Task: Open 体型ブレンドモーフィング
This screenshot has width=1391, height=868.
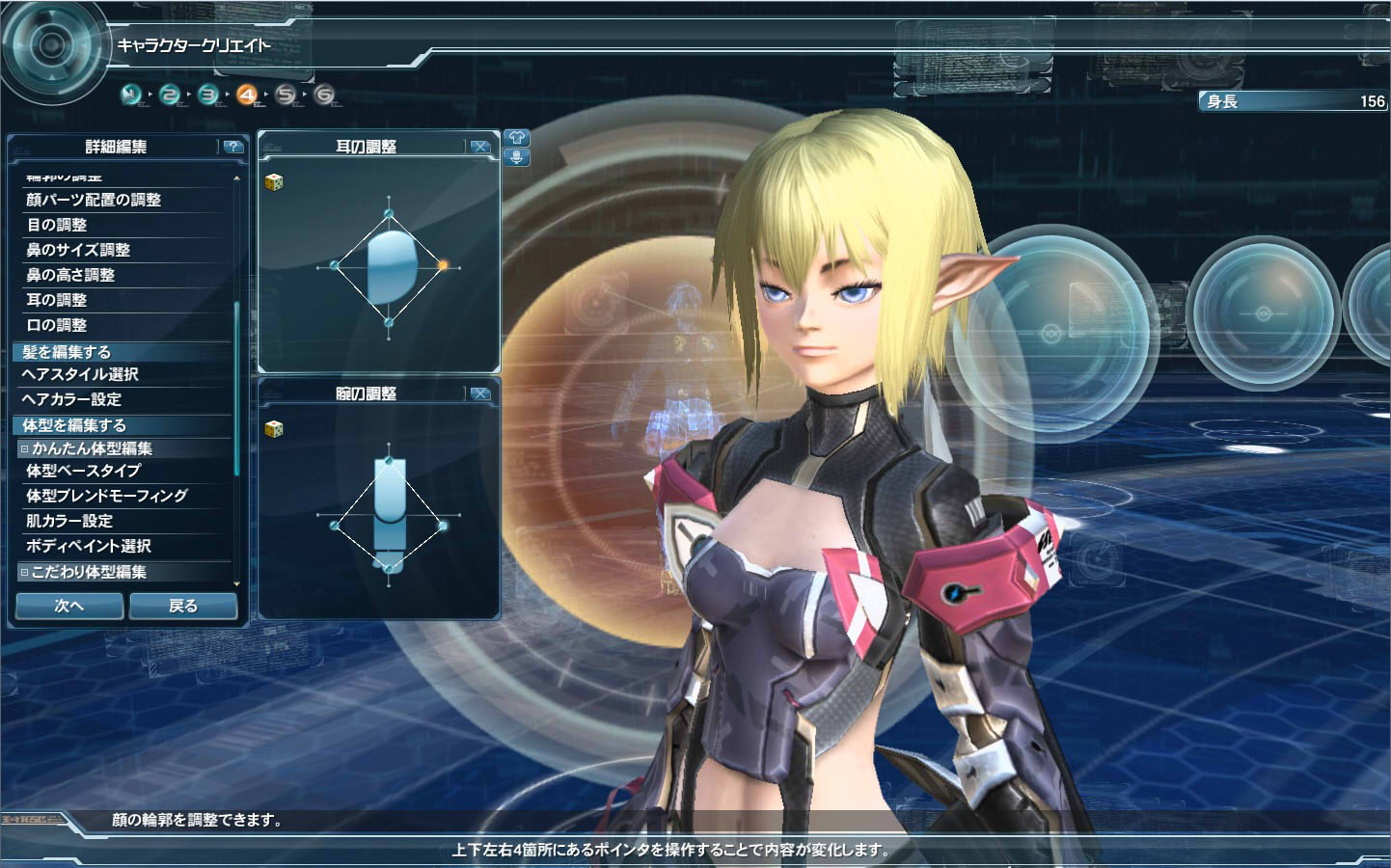Action: coord(107,496)
